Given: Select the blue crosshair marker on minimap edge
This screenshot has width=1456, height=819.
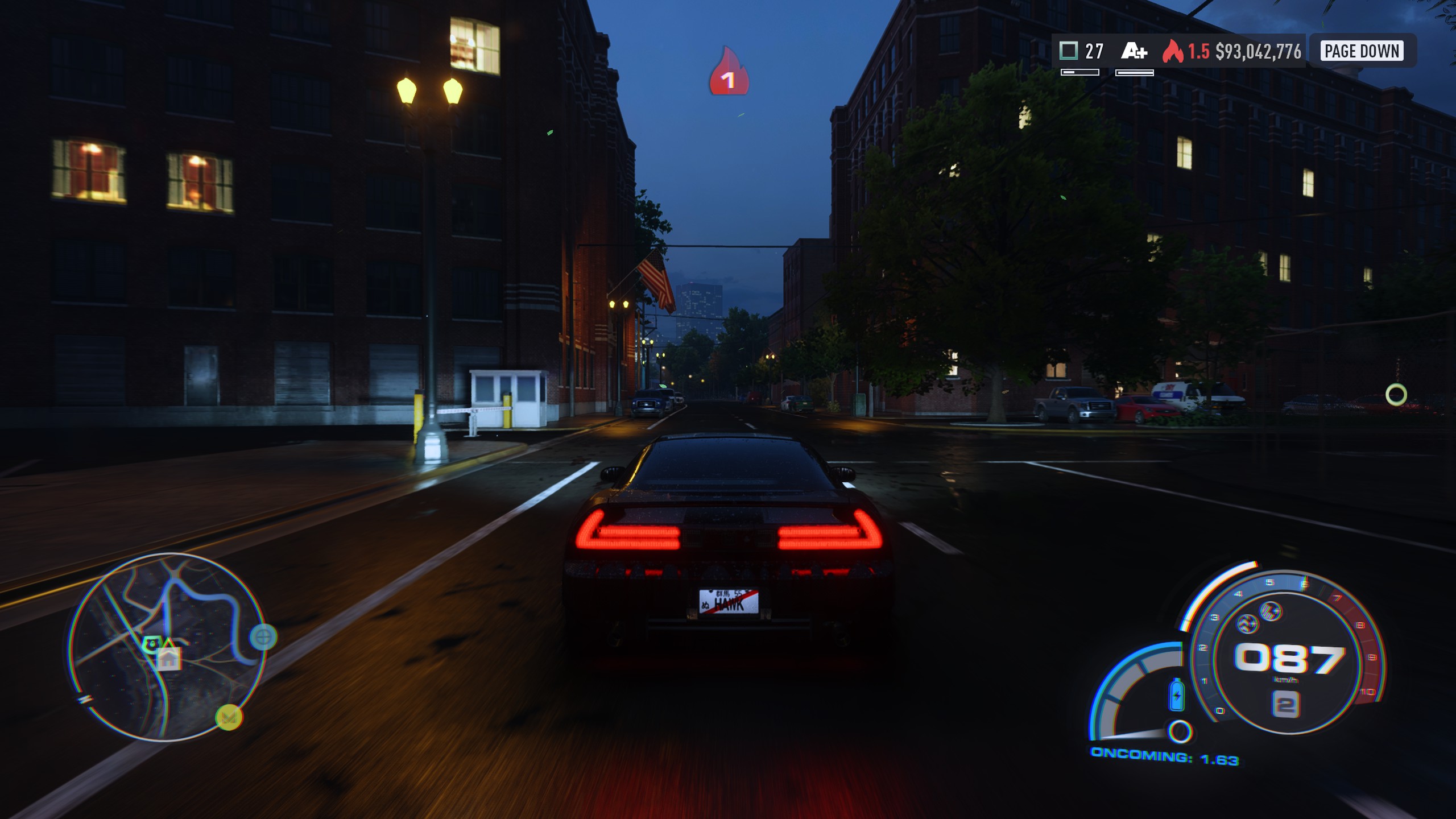Looking at the screenshot, I should coord(263,637).
